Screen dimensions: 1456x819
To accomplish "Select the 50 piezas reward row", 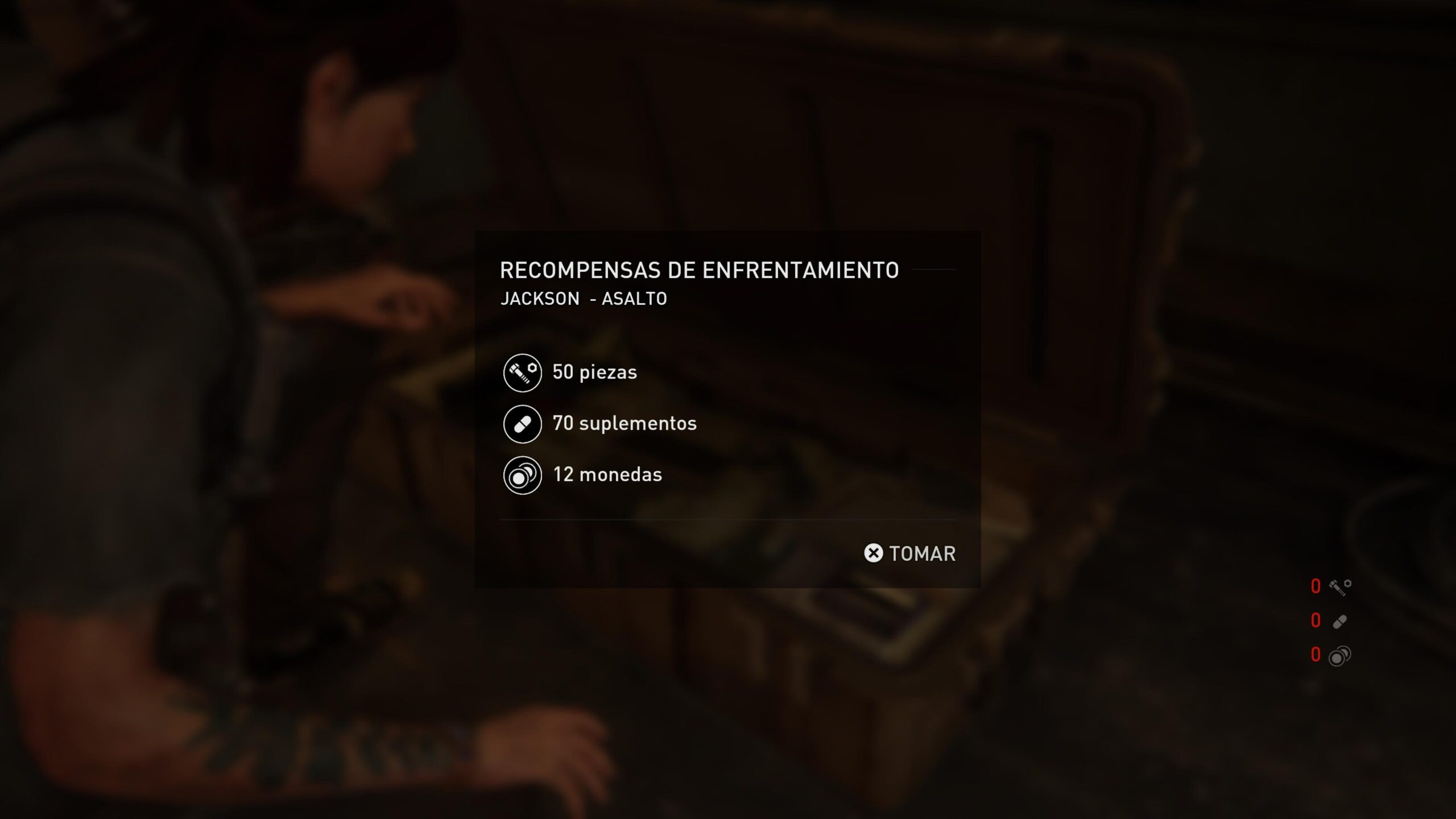I will pyautogui.click(x=570, y=373).
